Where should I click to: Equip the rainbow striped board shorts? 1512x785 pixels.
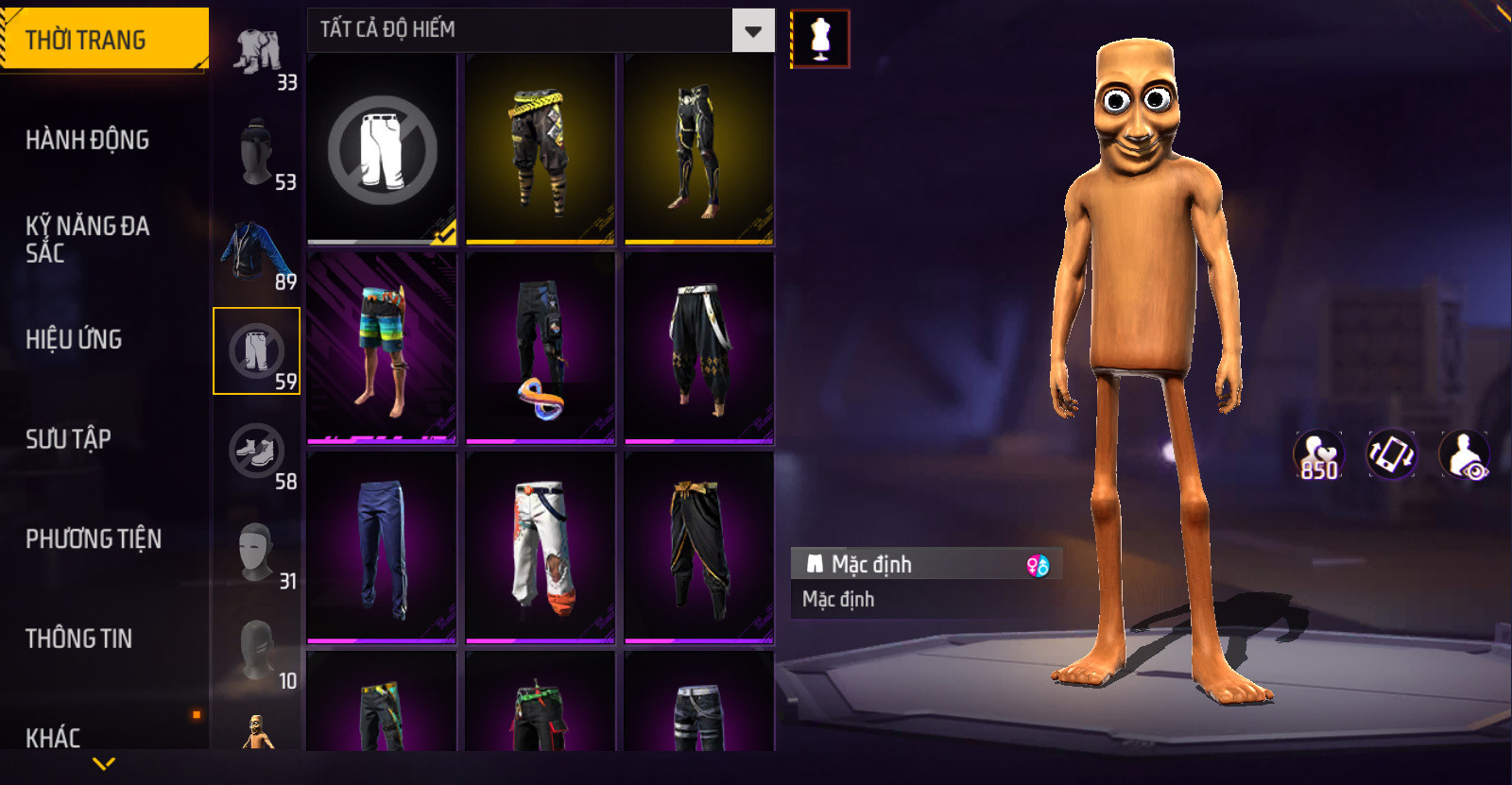coord(382,348)
